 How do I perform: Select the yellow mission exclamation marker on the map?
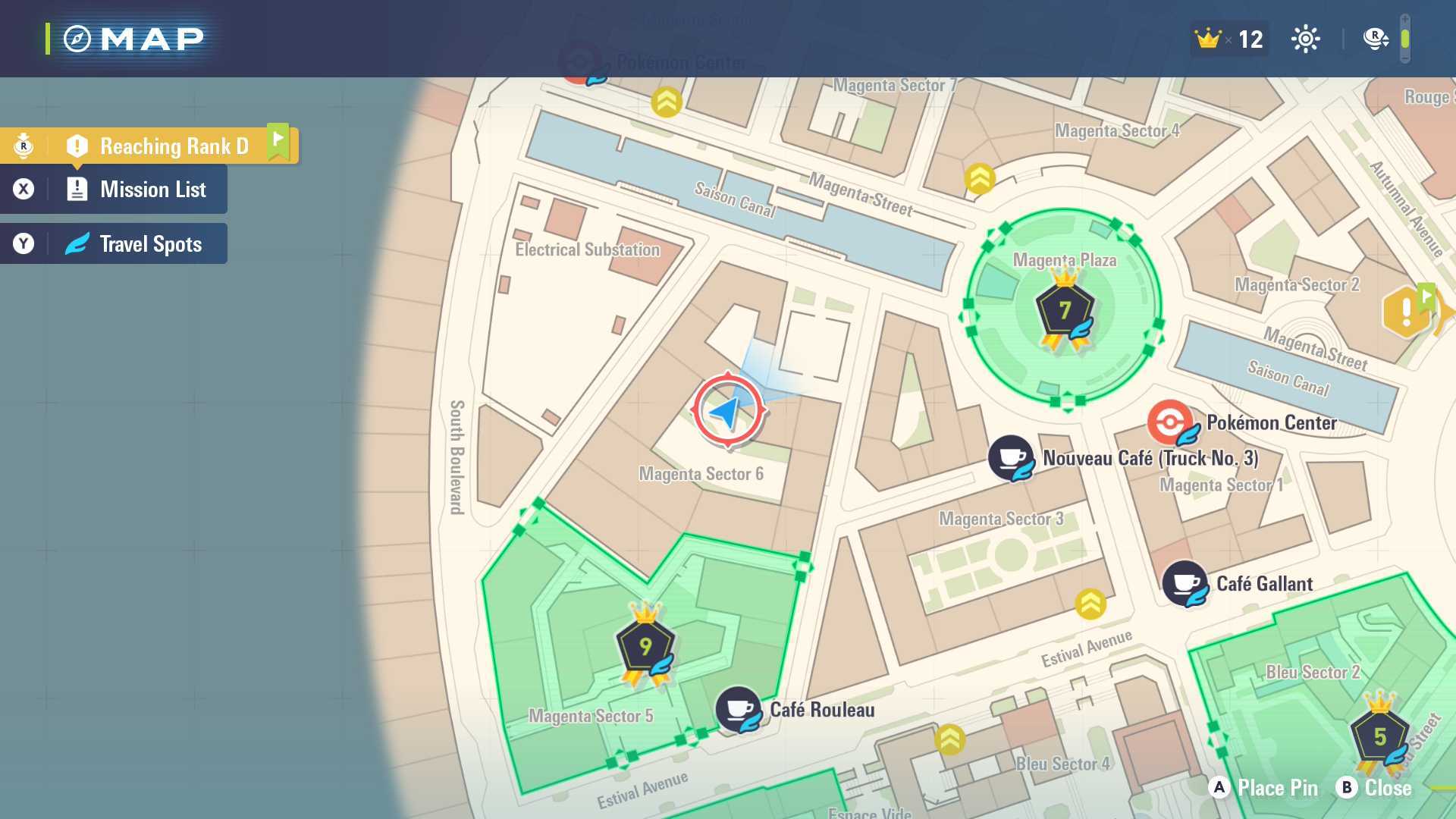click(1407, 311)
